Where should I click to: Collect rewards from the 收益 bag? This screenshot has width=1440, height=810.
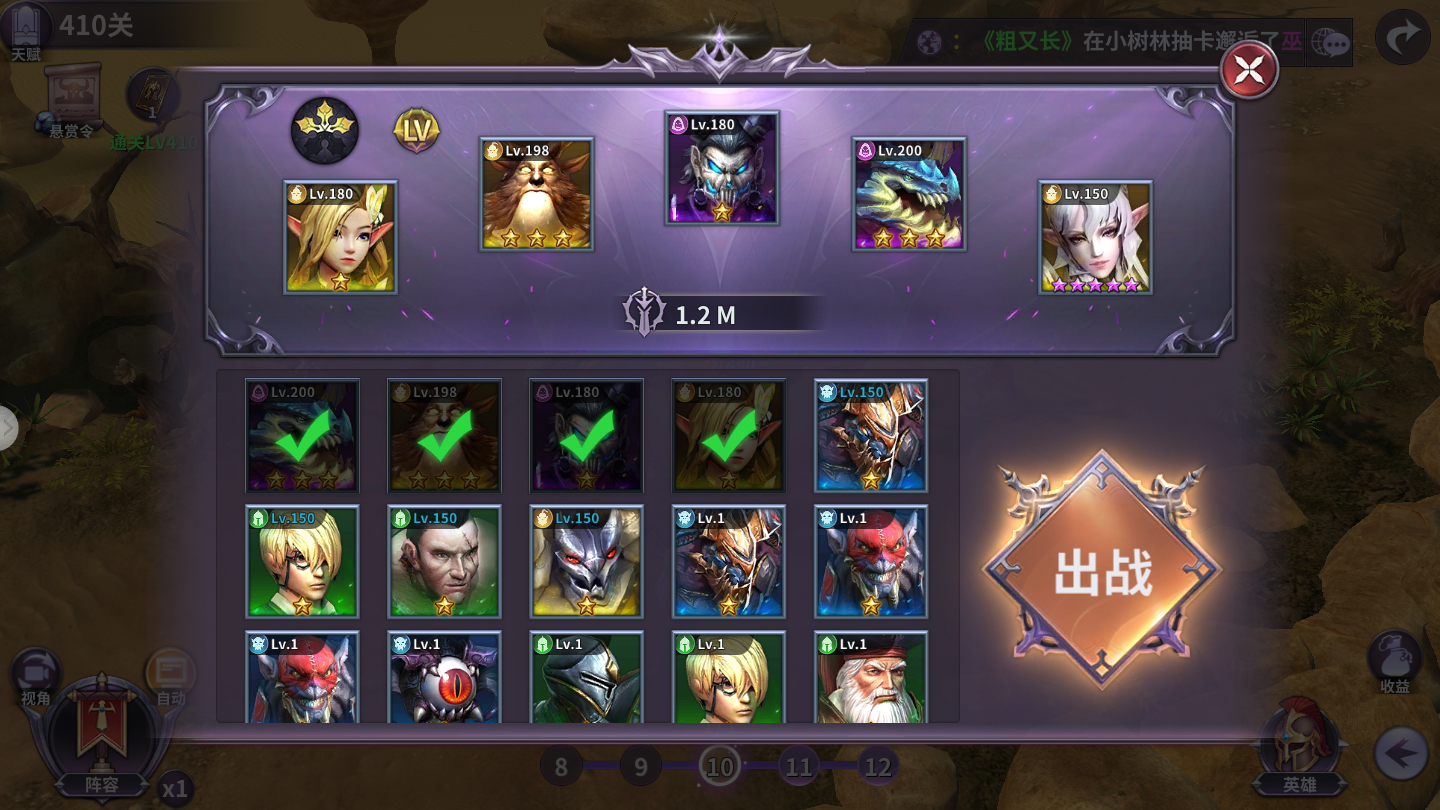coord(1395,662)
